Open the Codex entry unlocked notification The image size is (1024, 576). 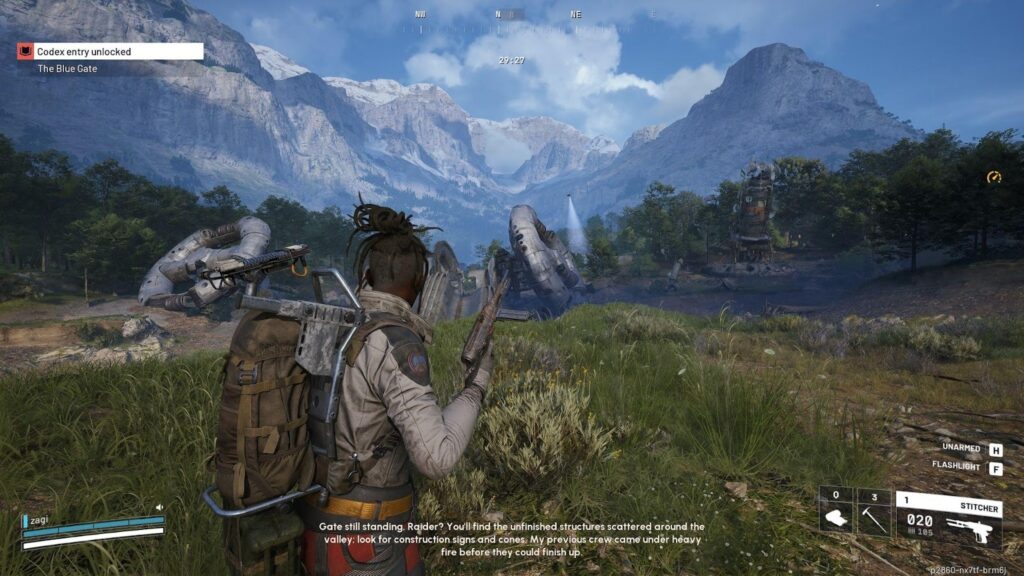click(110, 51)
